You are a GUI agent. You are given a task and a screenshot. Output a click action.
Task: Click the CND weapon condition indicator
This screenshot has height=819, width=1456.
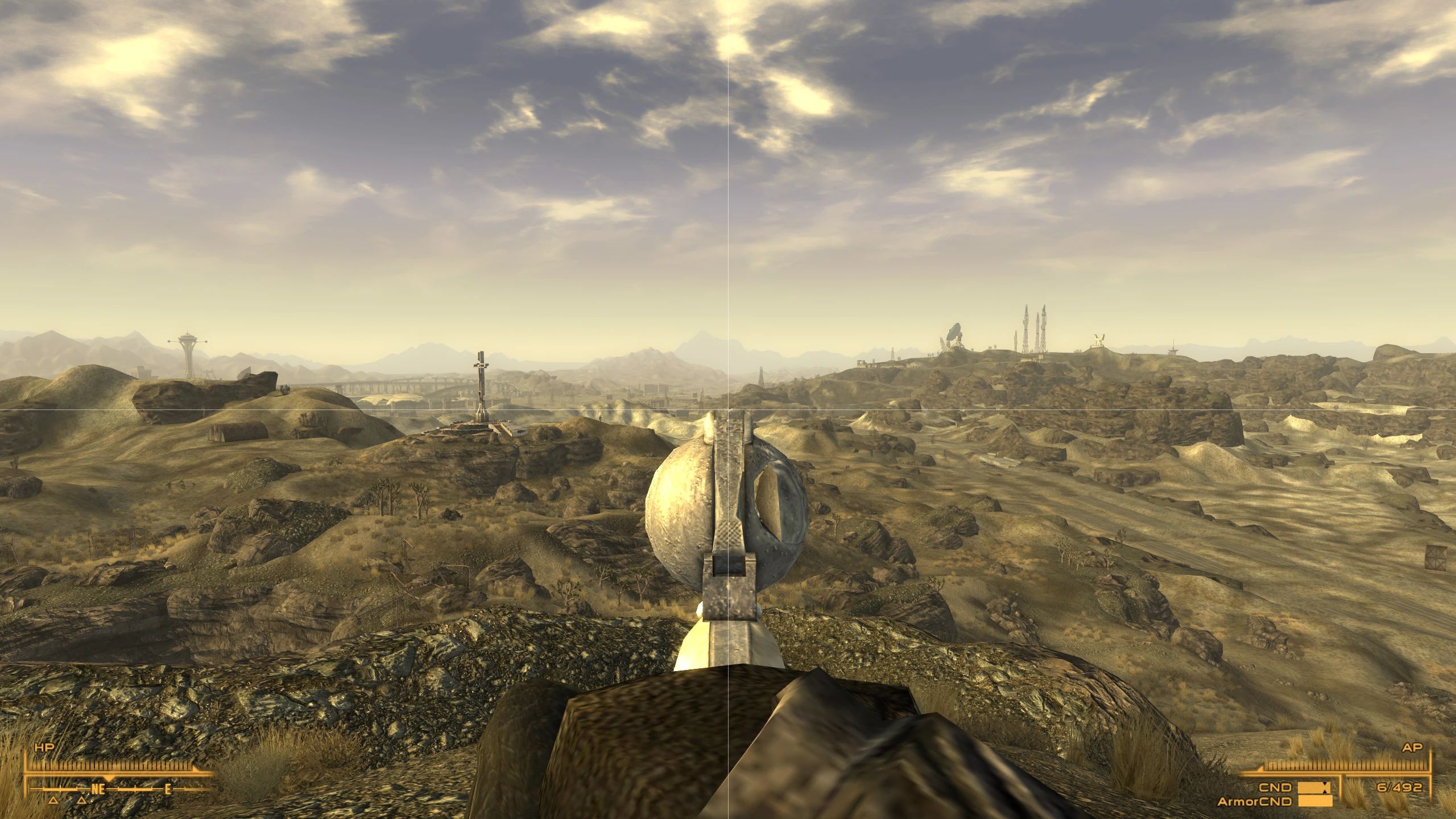1275,787
